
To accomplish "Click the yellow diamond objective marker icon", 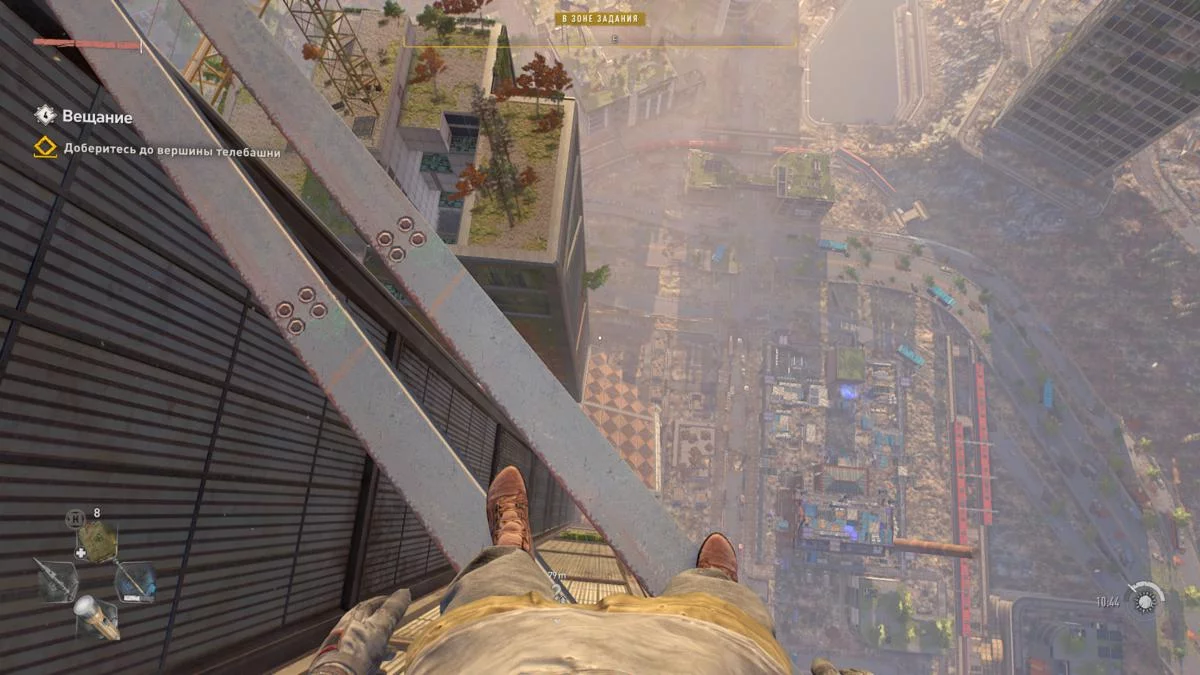I will (45, 150).
